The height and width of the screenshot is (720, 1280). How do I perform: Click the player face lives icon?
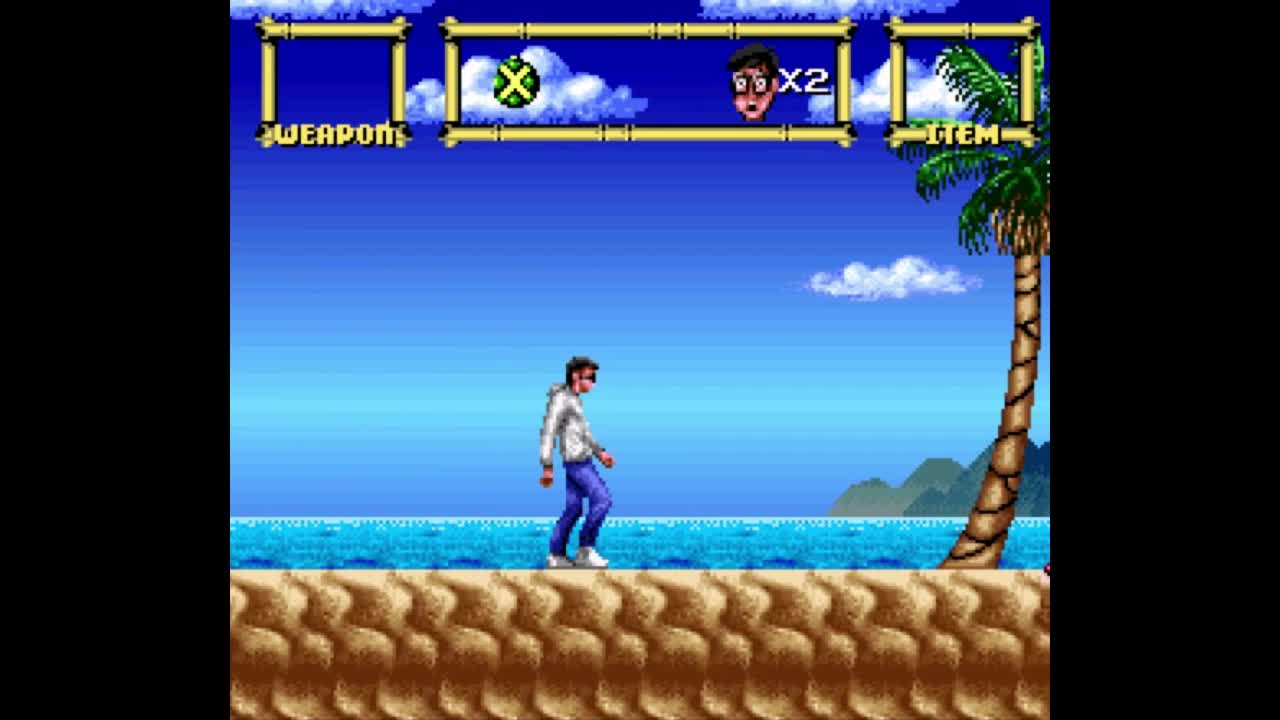coord(753,82)
